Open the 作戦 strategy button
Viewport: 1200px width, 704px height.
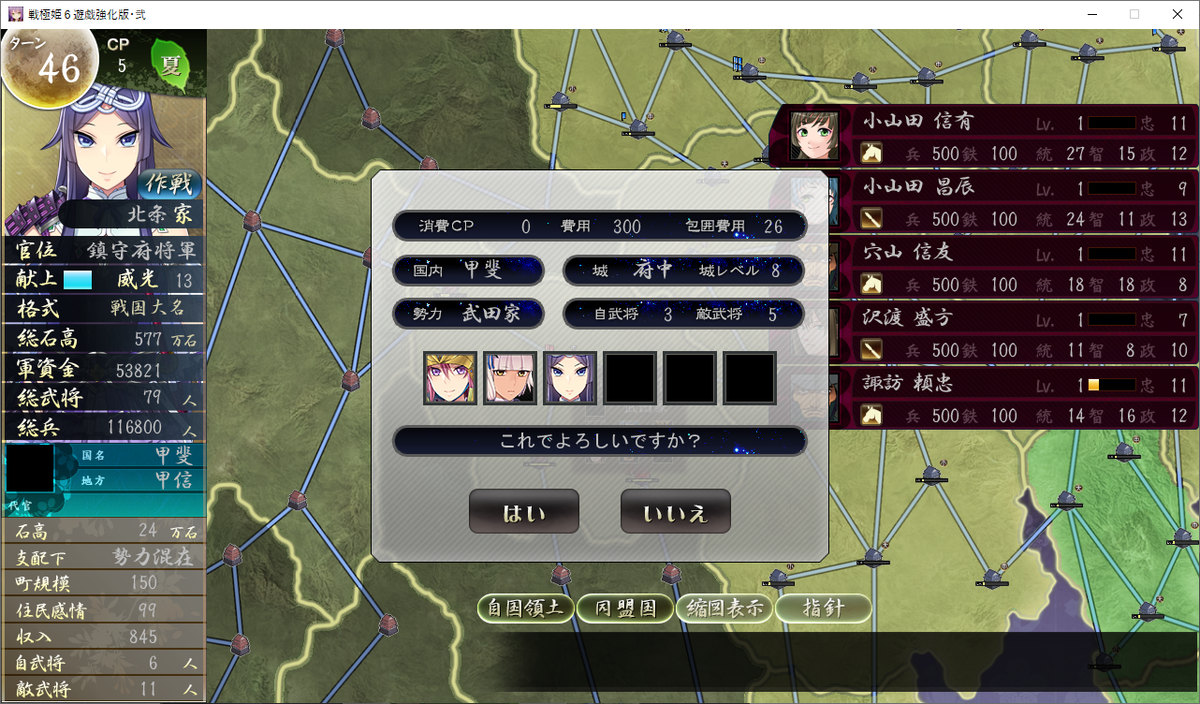click(167, 184)
